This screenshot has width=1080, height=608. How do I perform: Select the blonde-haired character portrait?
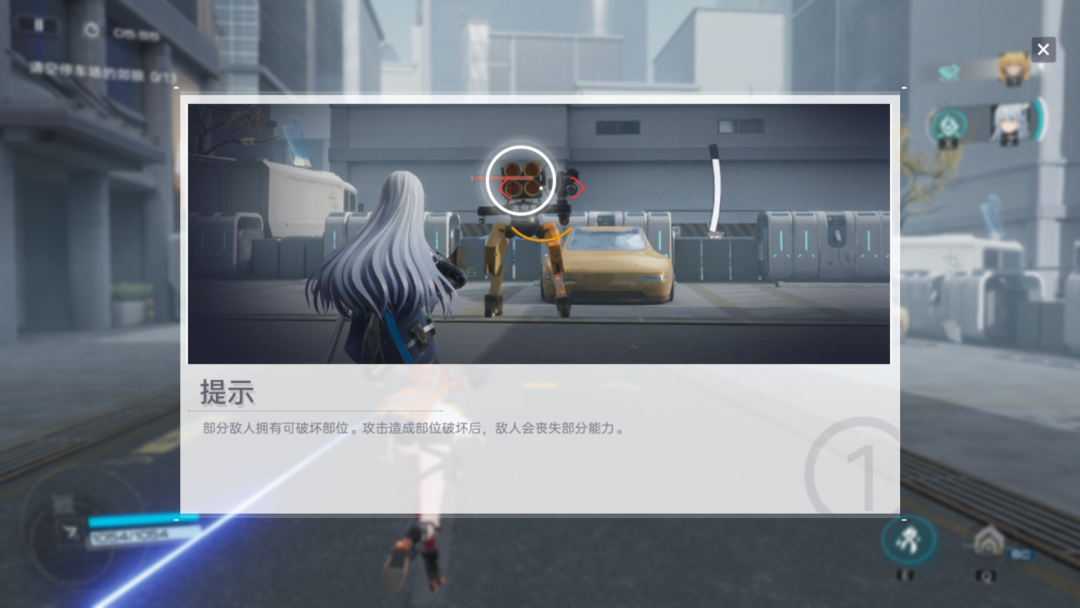pyautogui.click(x=1012, y=69)
